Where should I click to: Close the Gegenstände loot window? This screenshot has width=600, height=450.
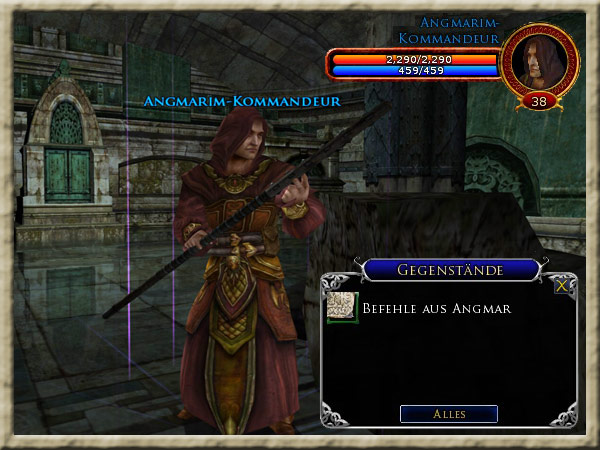coord(563,284)
